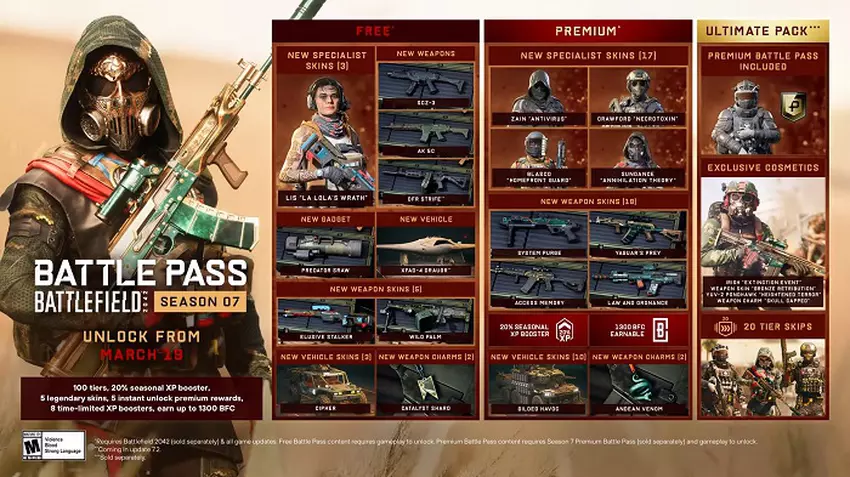The image size is (850, 477).
Task: Select the Gilded Havoc vehicle skin
Action: tap(538, 387)
